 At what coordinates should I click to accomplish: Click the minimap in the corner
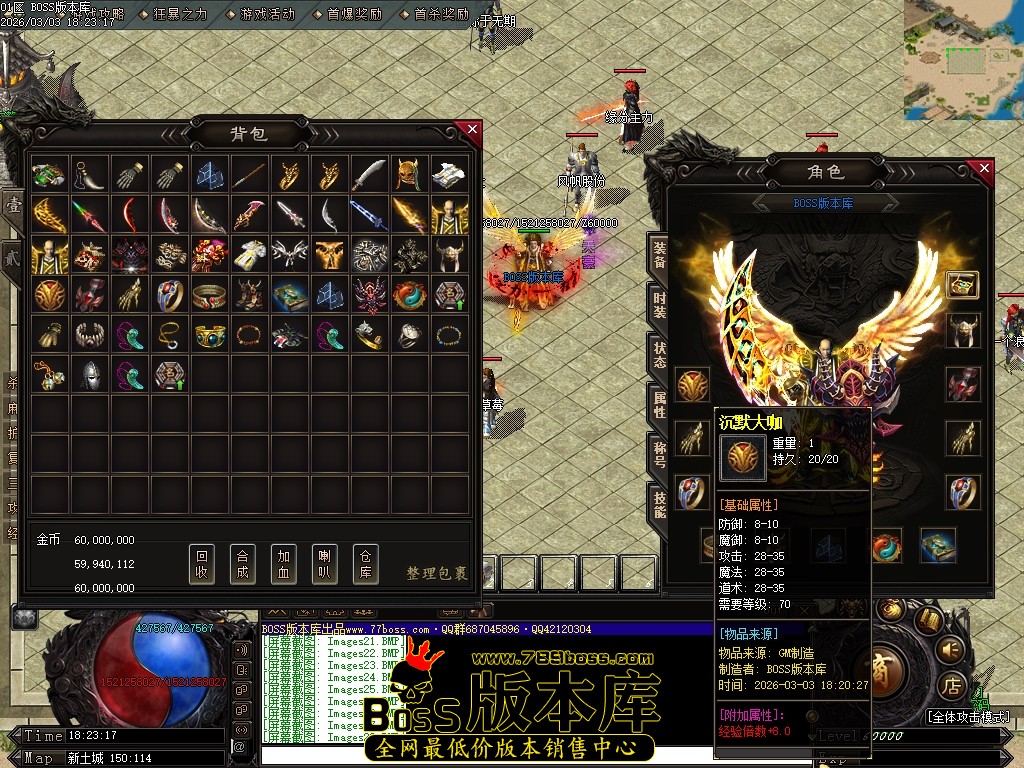[x=962, y=59]
